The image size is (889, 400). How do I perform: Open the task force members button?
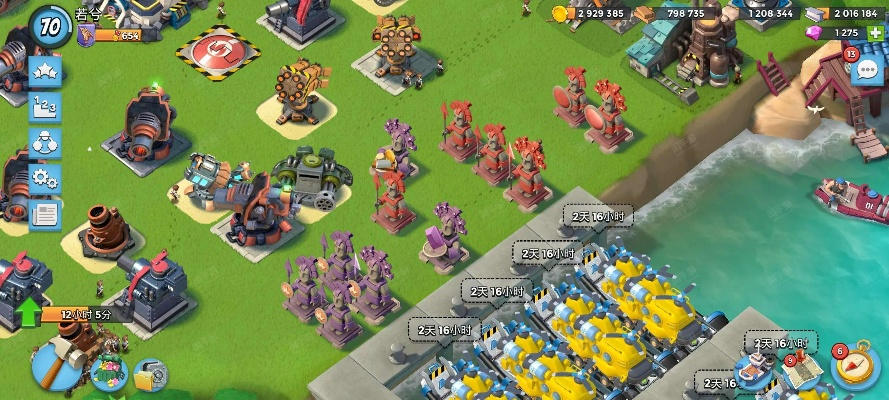point(45,143)
